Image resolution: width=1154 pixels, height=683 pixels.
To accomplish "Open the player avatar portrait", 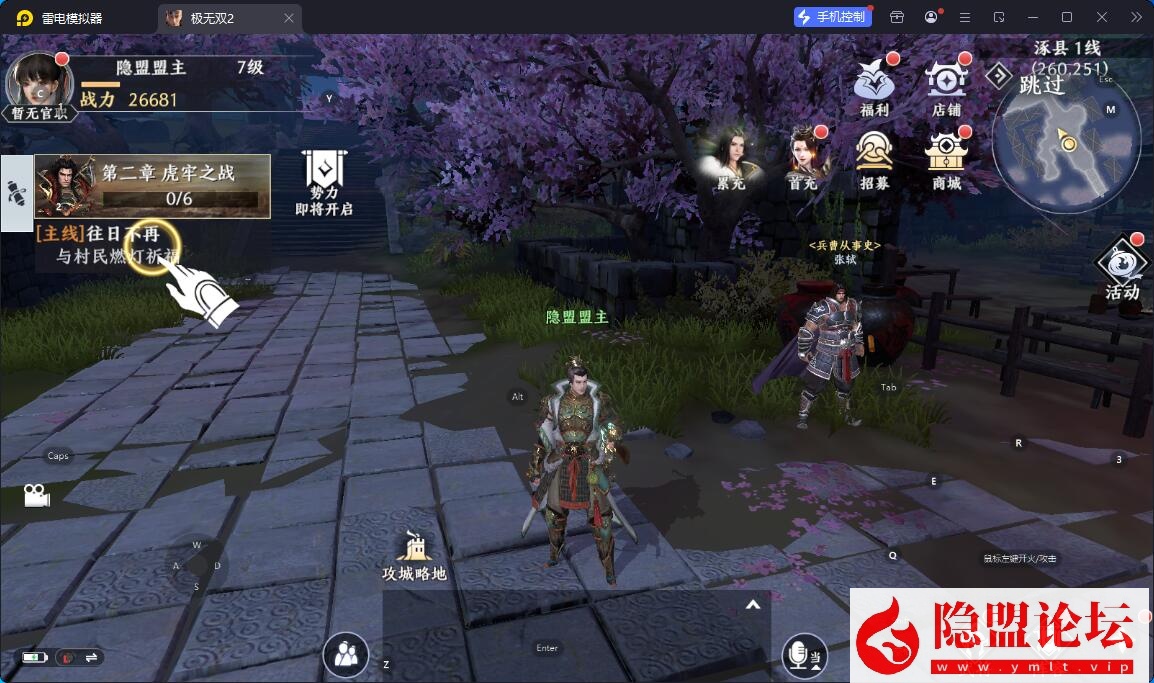I will (x=39, y=84).
